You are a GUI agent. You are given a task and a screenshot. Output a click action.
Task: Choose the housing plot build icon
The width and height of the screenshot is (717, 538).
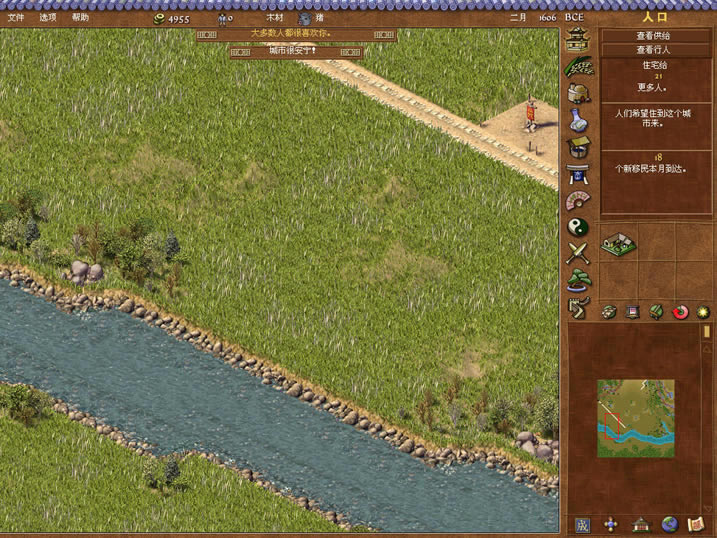click(x=620, y=242)
